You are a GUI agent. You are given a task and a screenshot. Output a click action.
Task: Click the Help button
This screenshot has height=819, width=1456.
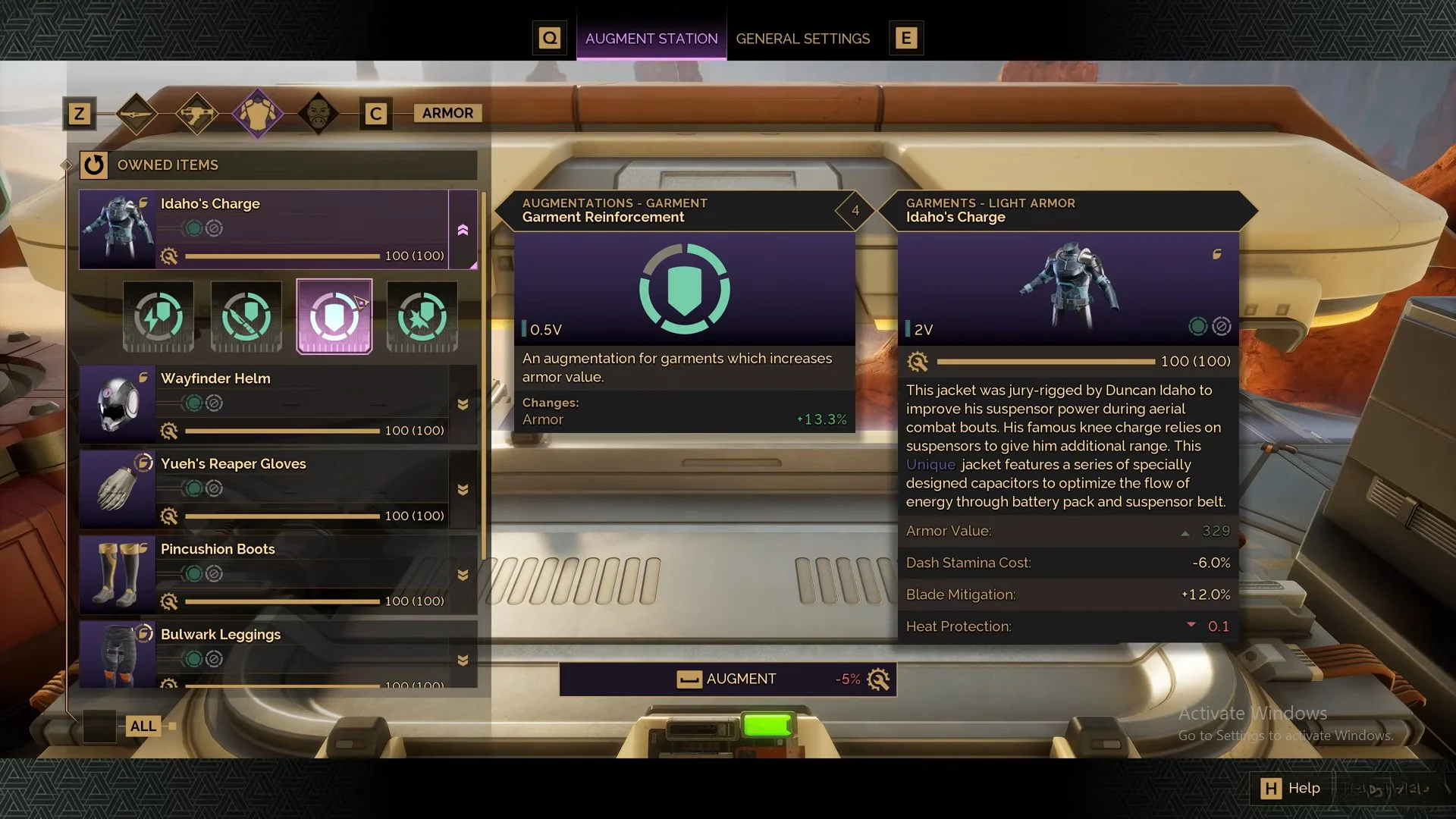(1290, 788)
